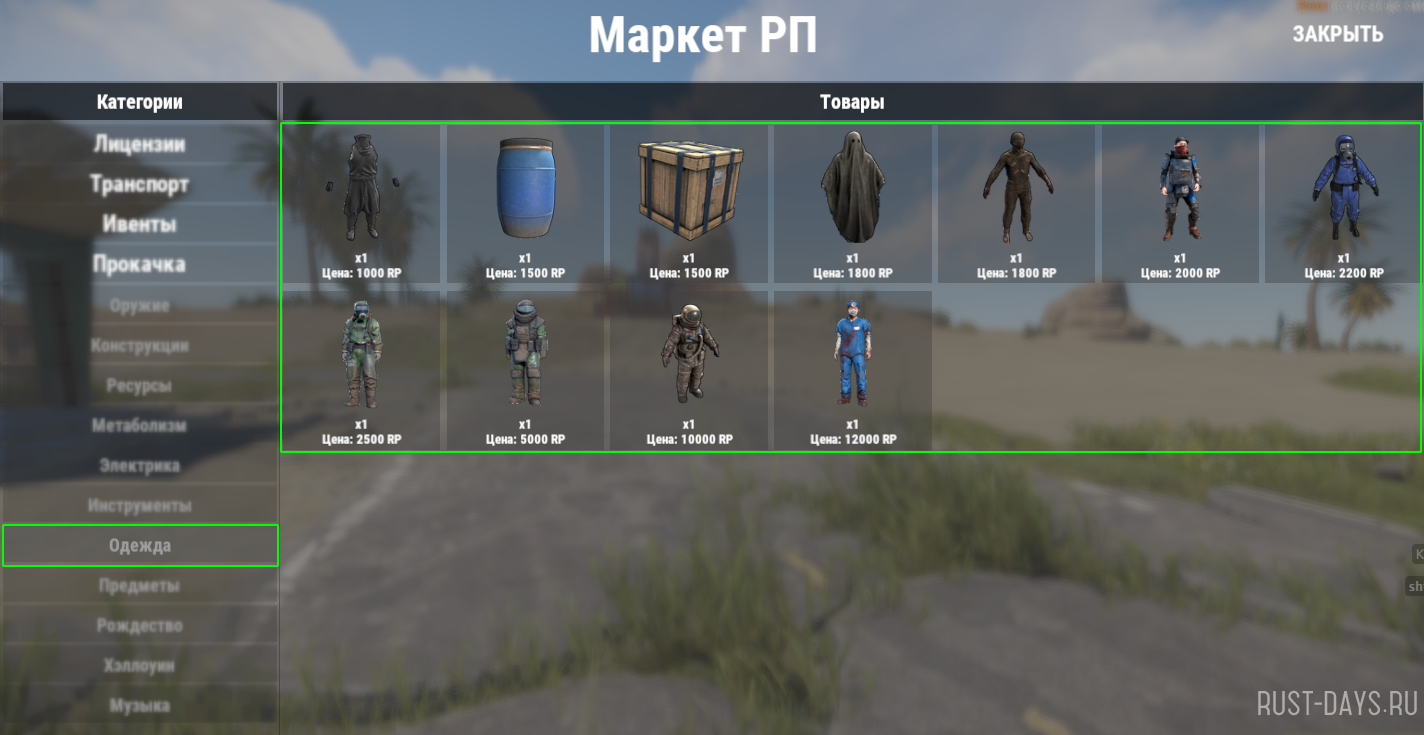Select the Музыка category

140,705
